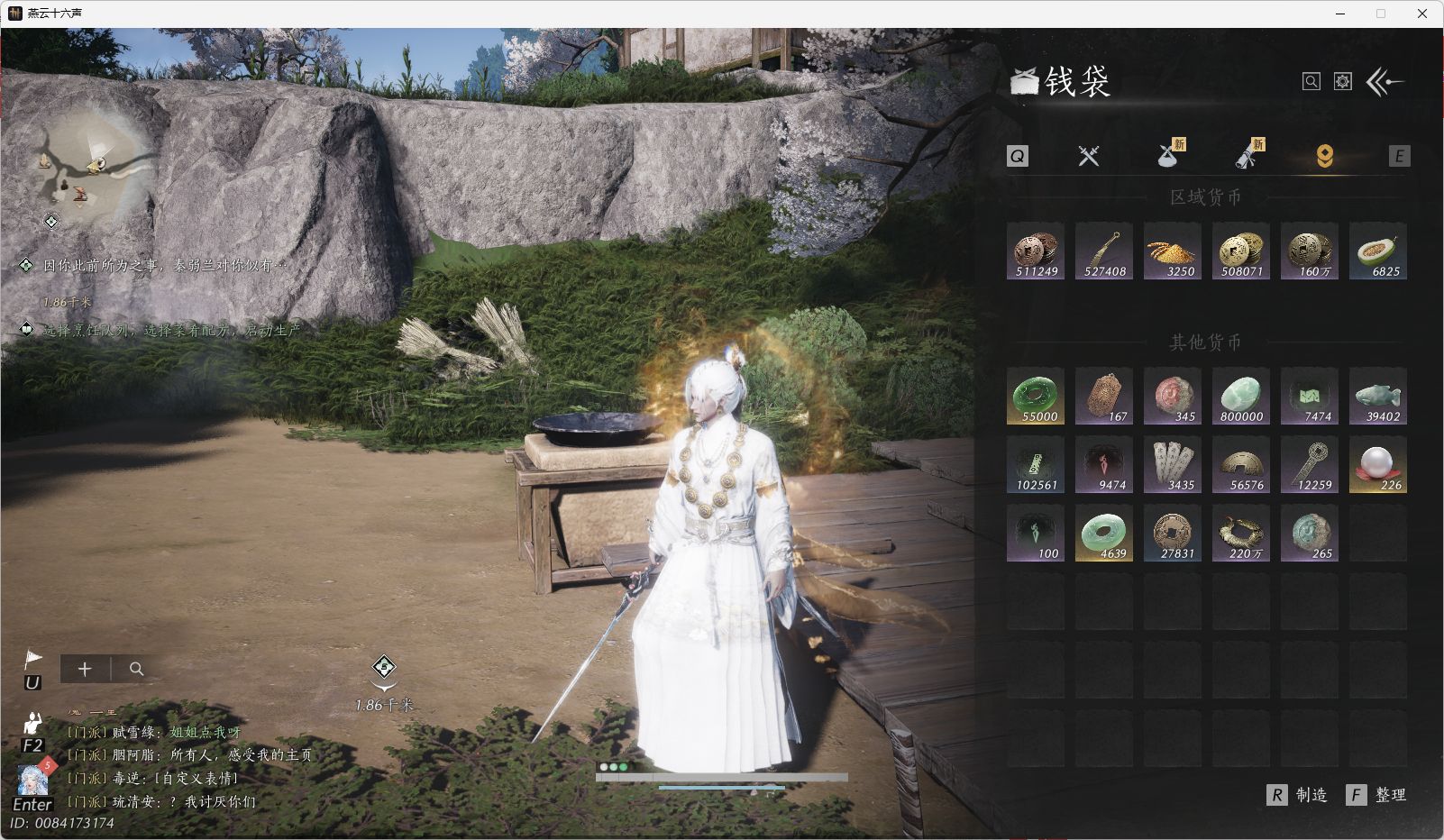Image resolution: width=1444 pixels, height=840 pixels.
Task: Switch to the scroll tab
Action: click(1248, 156)
